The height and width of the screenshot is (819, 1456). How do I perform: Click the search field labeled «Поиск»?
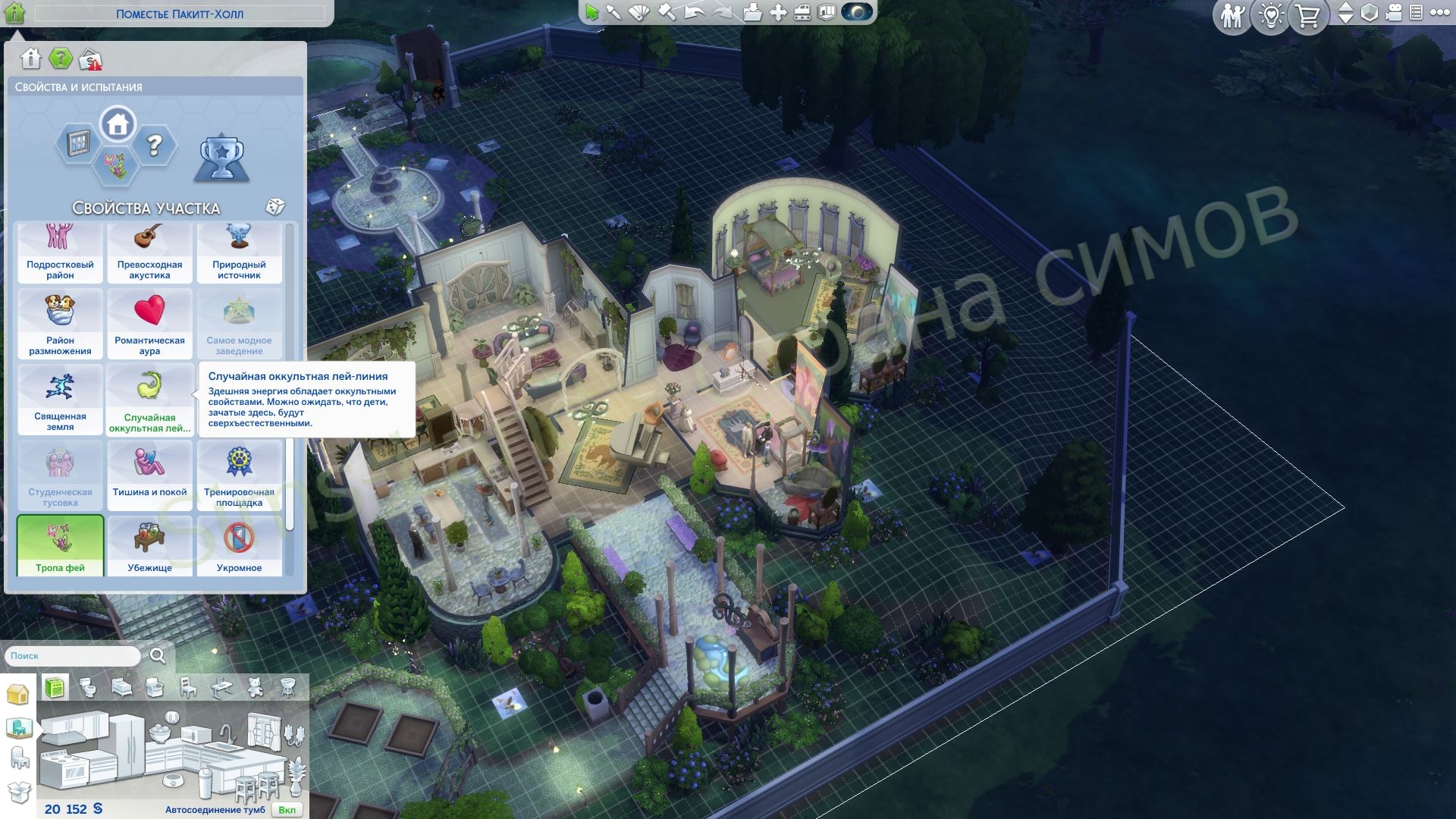click(x=73, y=656)
